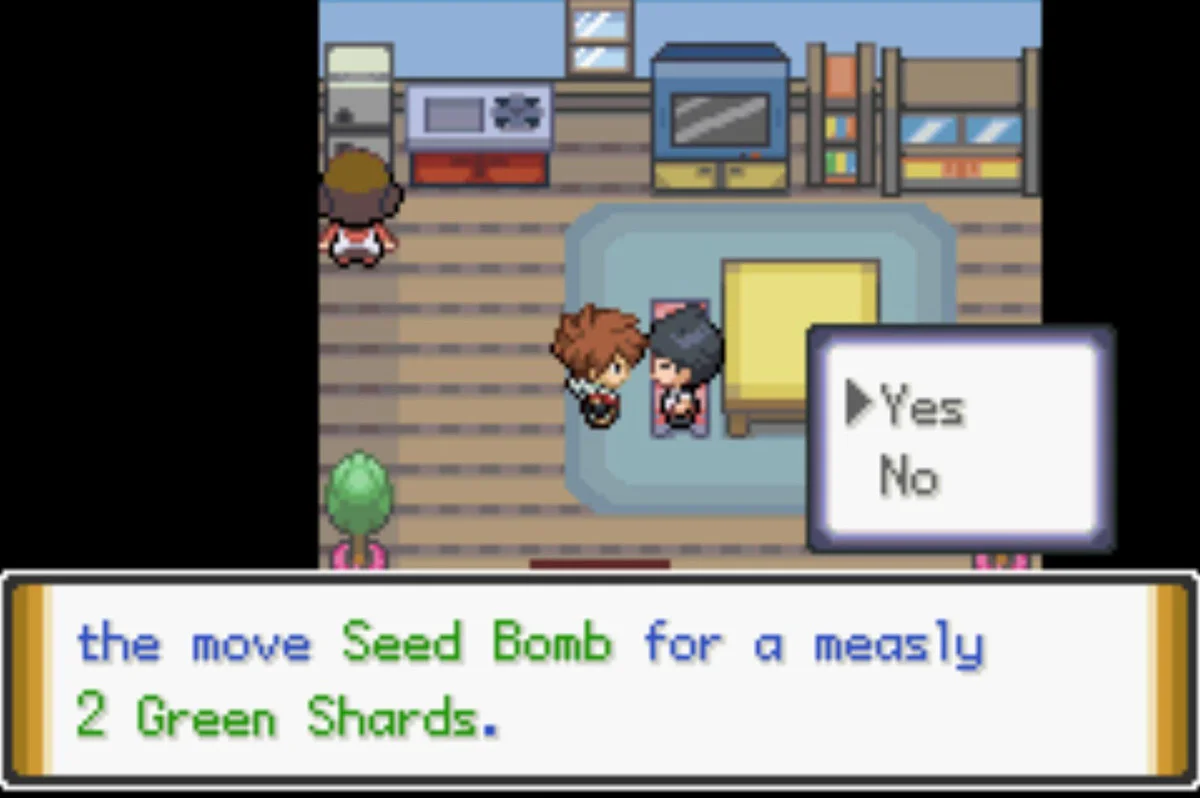Image resolution: width=1200 pixels, height=798 pixels.
Task: Select No to decline the offer
Action: click(908, 477)
